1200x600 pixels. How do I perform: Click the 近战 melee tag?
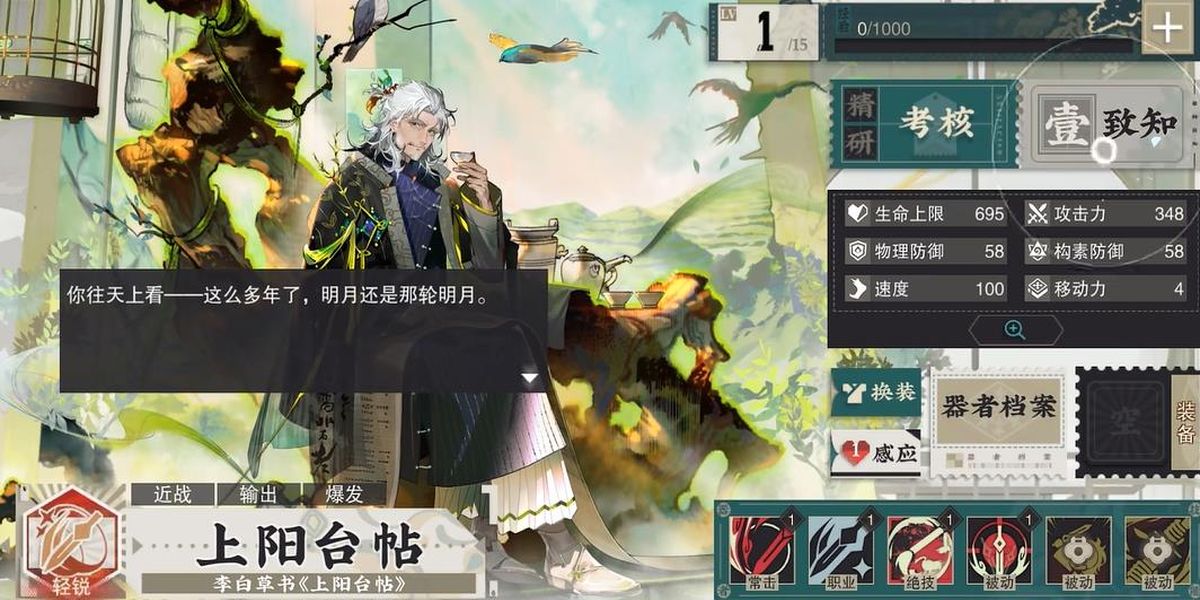click(172, 494)
